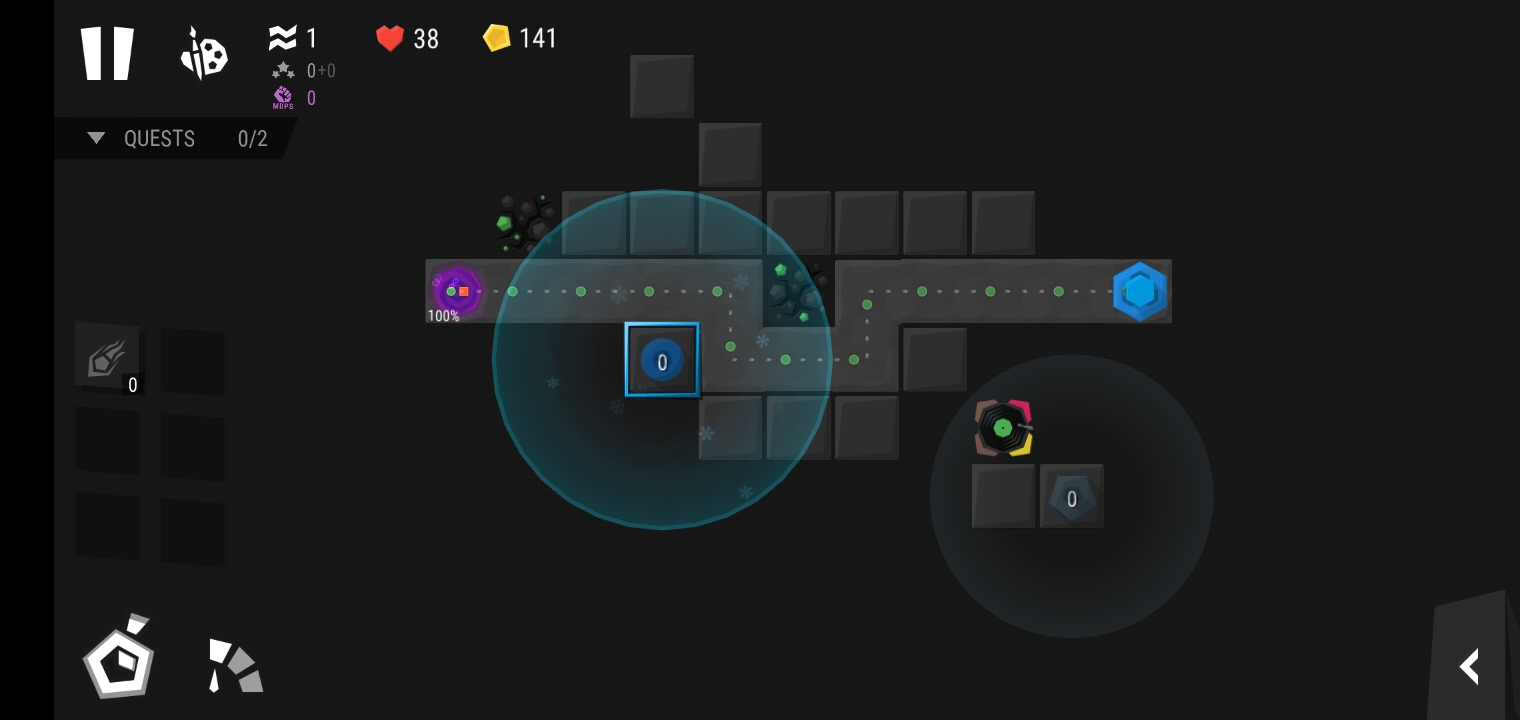The image size is (1520, 720).
Task: Activate the fireball ability slot
Action: pyautogui.click(x=107, y=357)
